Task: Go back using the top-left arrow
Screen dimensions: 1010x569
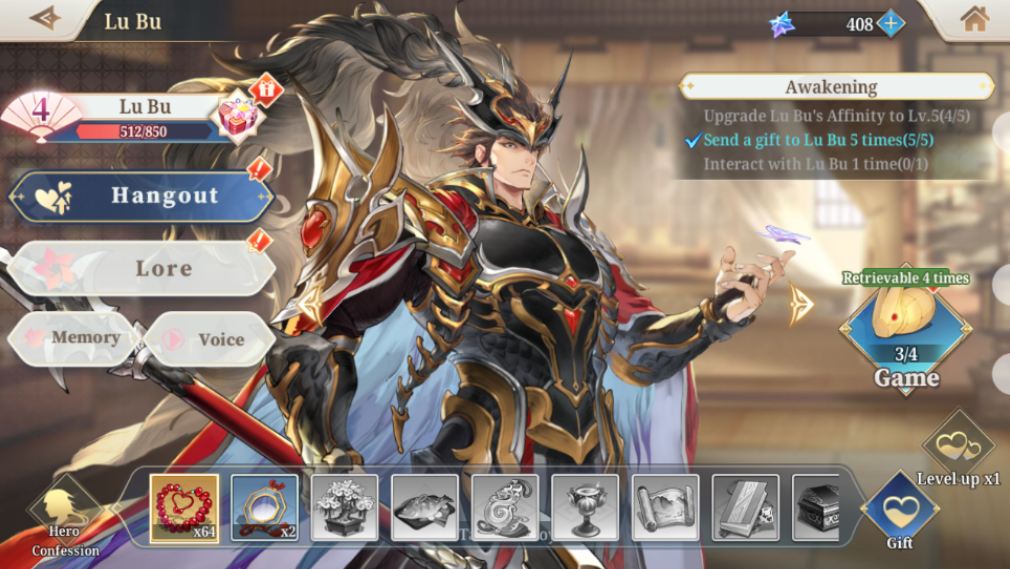Action: tap(44, 19)
